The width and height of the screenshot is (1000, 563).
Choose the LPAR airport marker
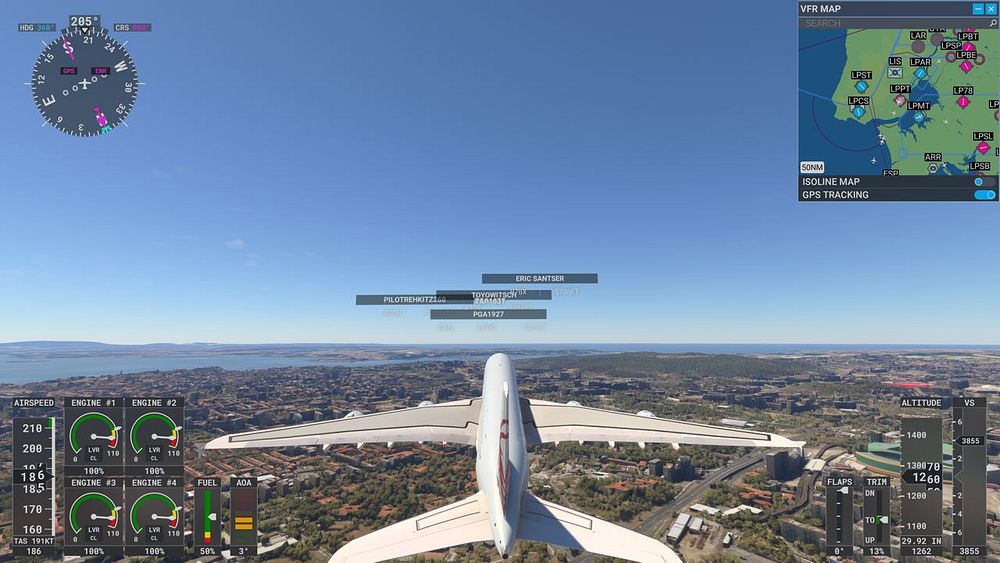pyautogui.click(x=920, y=73)
